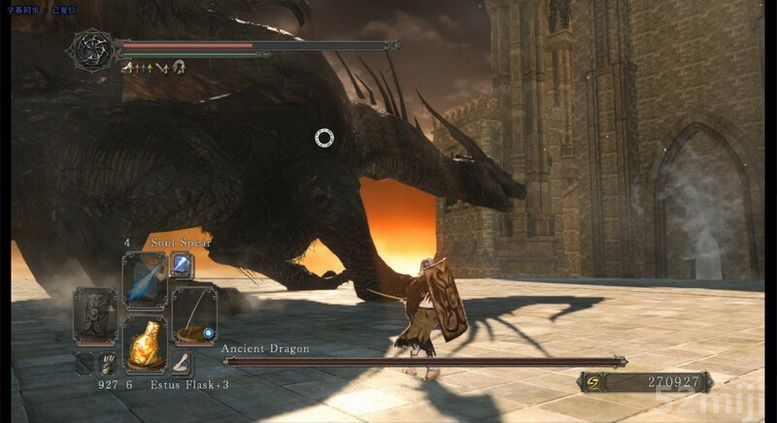This screenshot has height=423, width=777.
Task: Select the Soul Spear spell slot
Action: click(x=144, y=280)
